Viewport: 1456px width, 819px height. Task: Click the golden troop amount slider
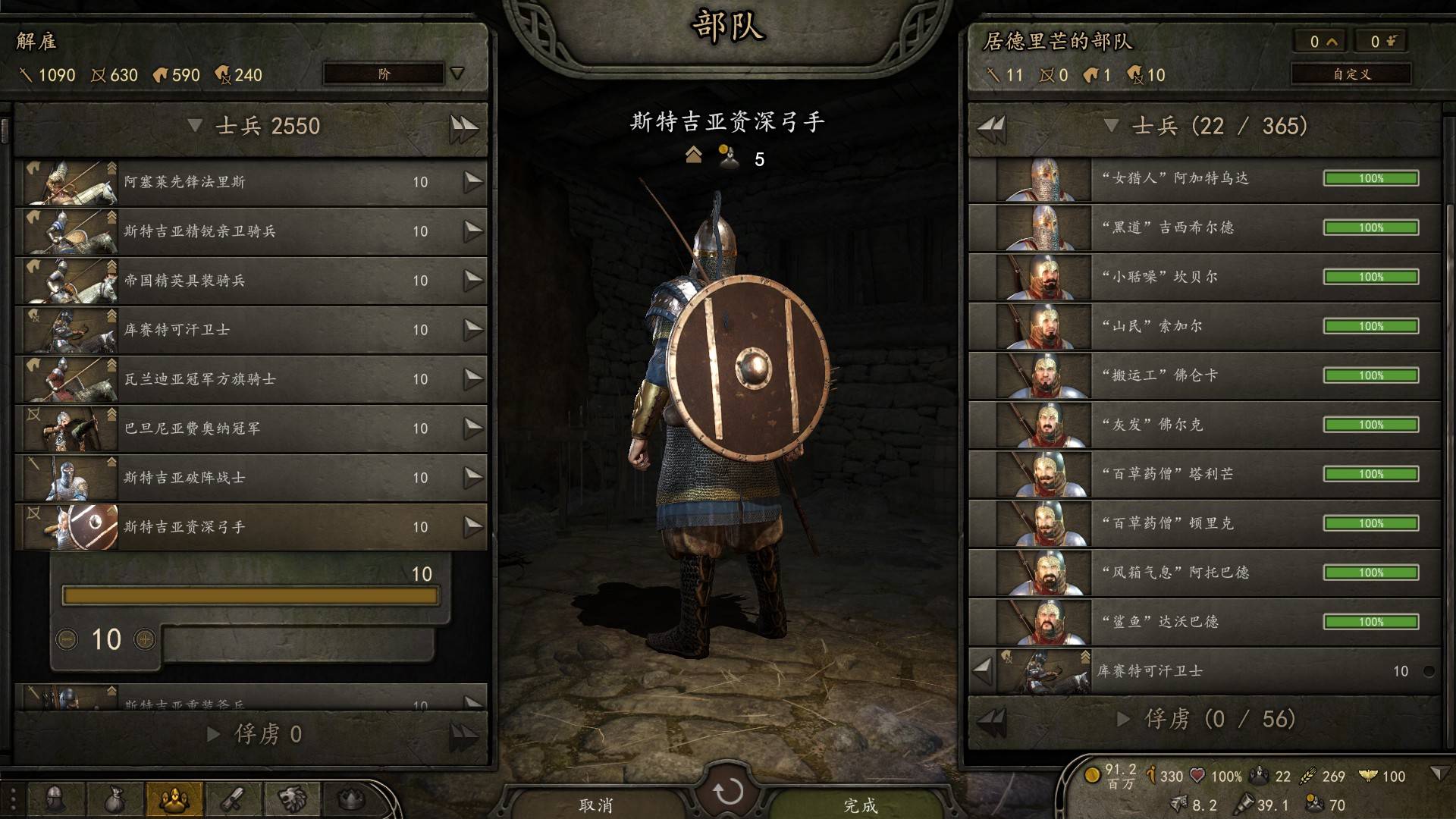click(250, 596)
